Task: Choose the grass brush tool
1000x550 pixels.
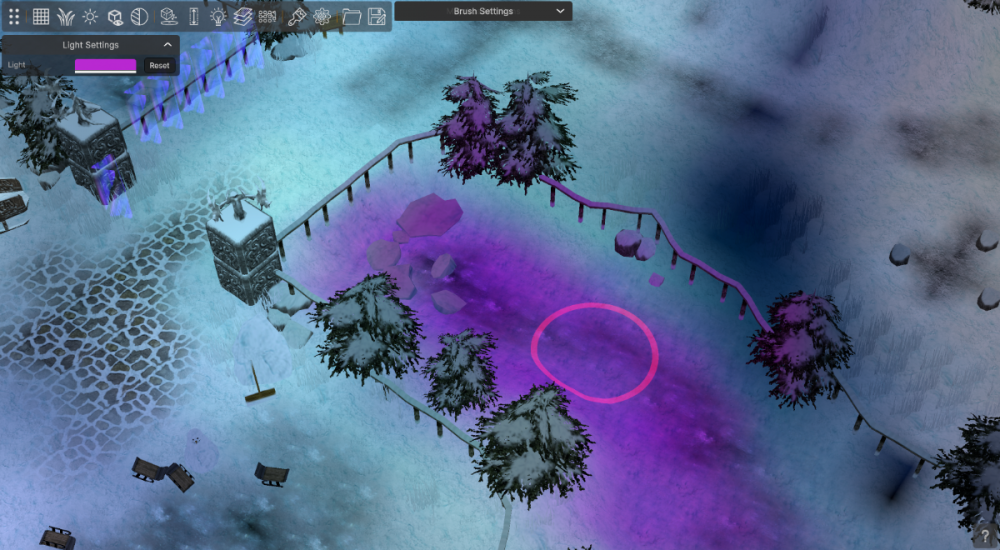Action: (66, 16)
